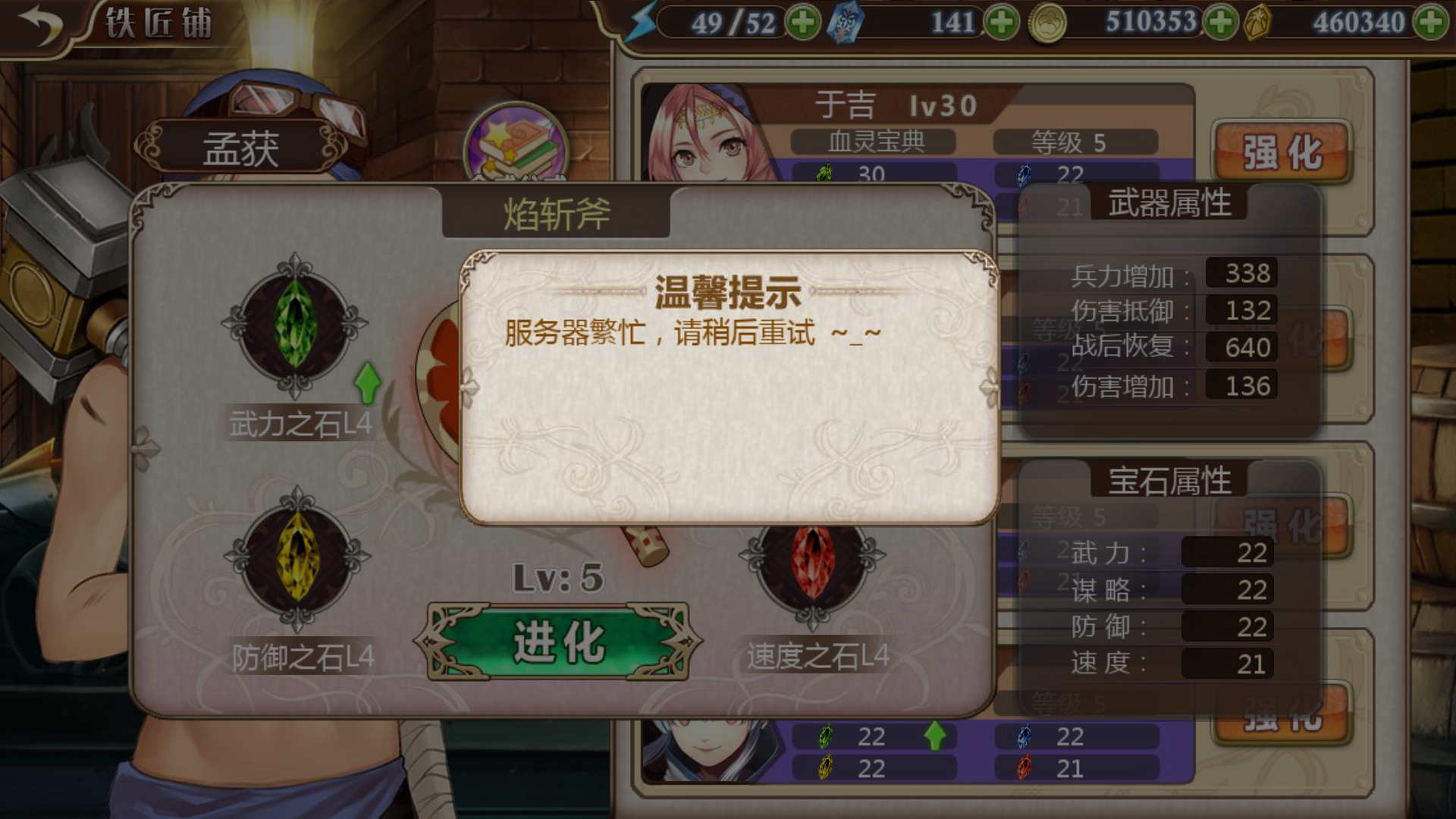Tap the topmost orange 强化 button
1456x819 pixels.
point(1281,152)
